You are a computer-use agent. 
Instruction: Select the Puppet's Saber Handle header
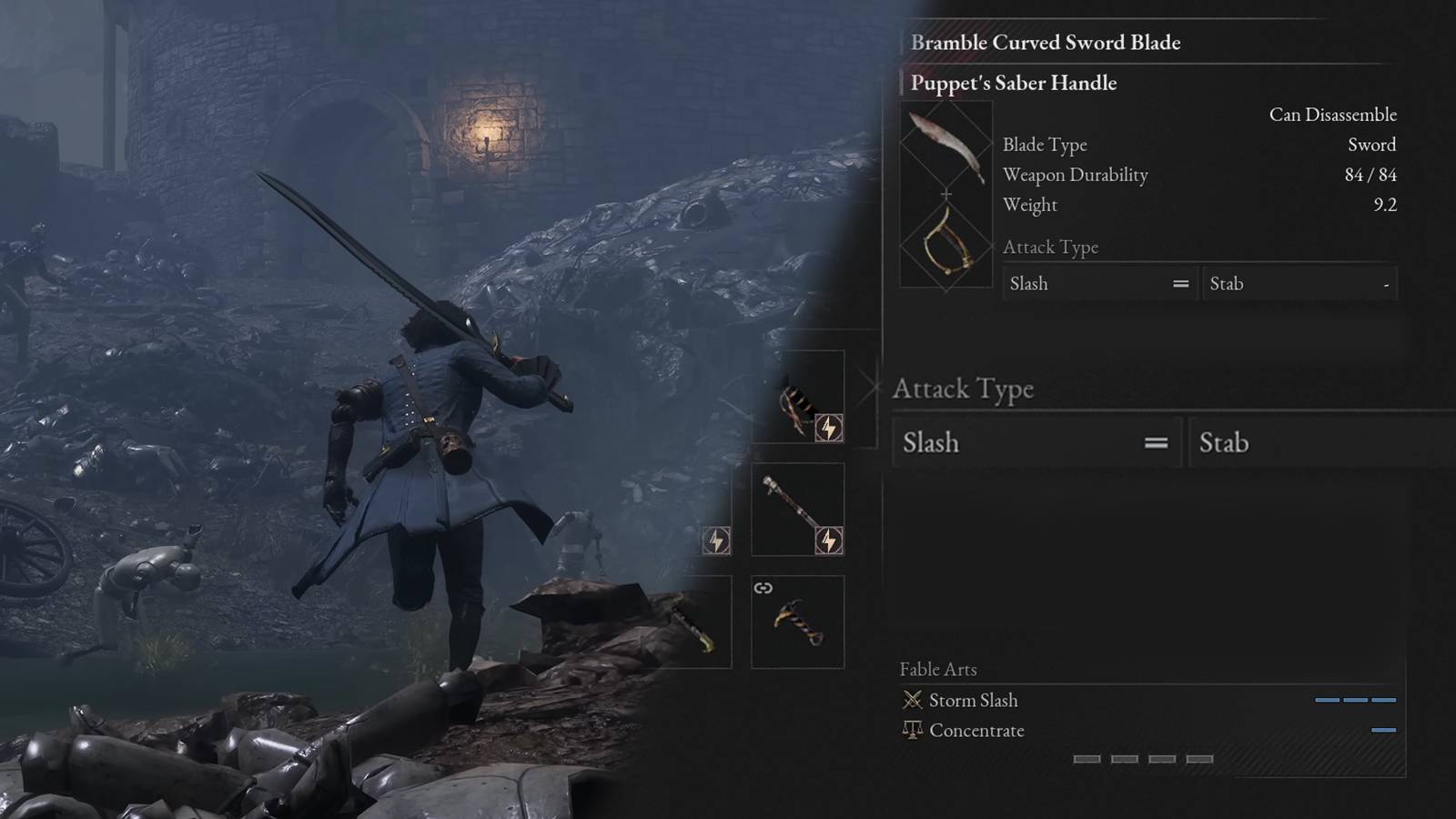[x=1012, y=83]
